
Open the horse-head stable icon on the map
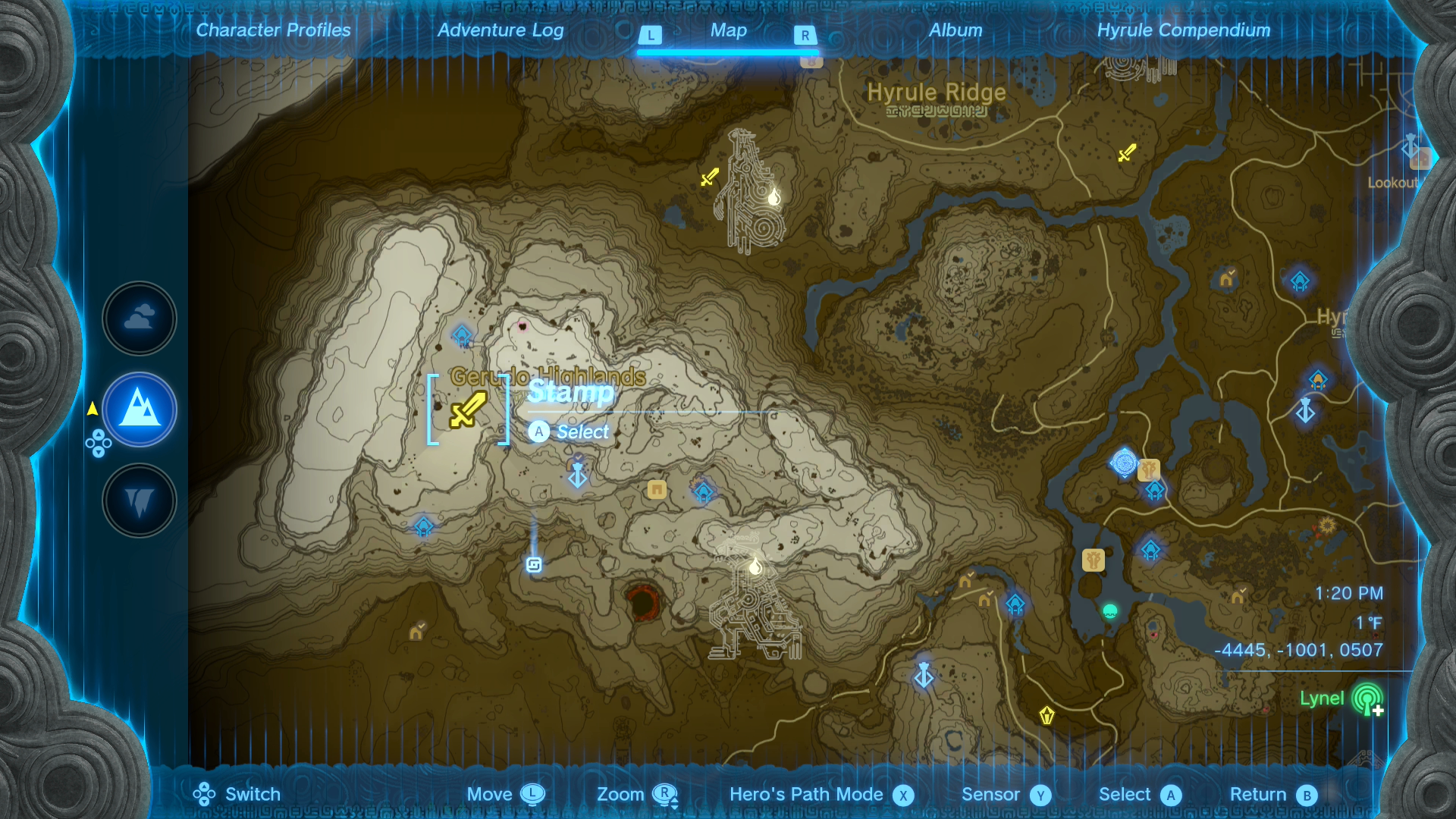coord(1093,560)
